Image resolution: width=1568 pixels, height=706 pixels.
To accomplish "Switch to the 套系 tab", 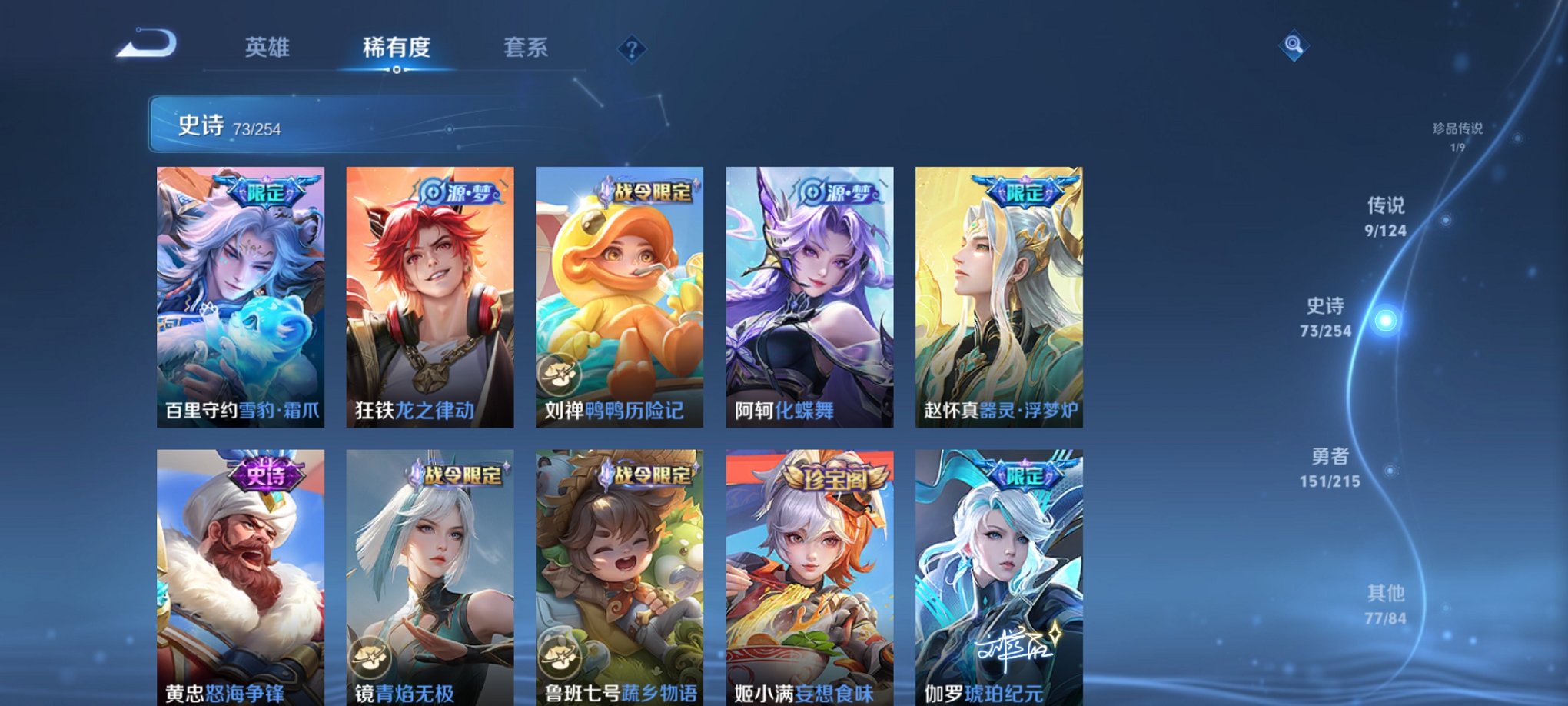I will (x=527, y=48).
